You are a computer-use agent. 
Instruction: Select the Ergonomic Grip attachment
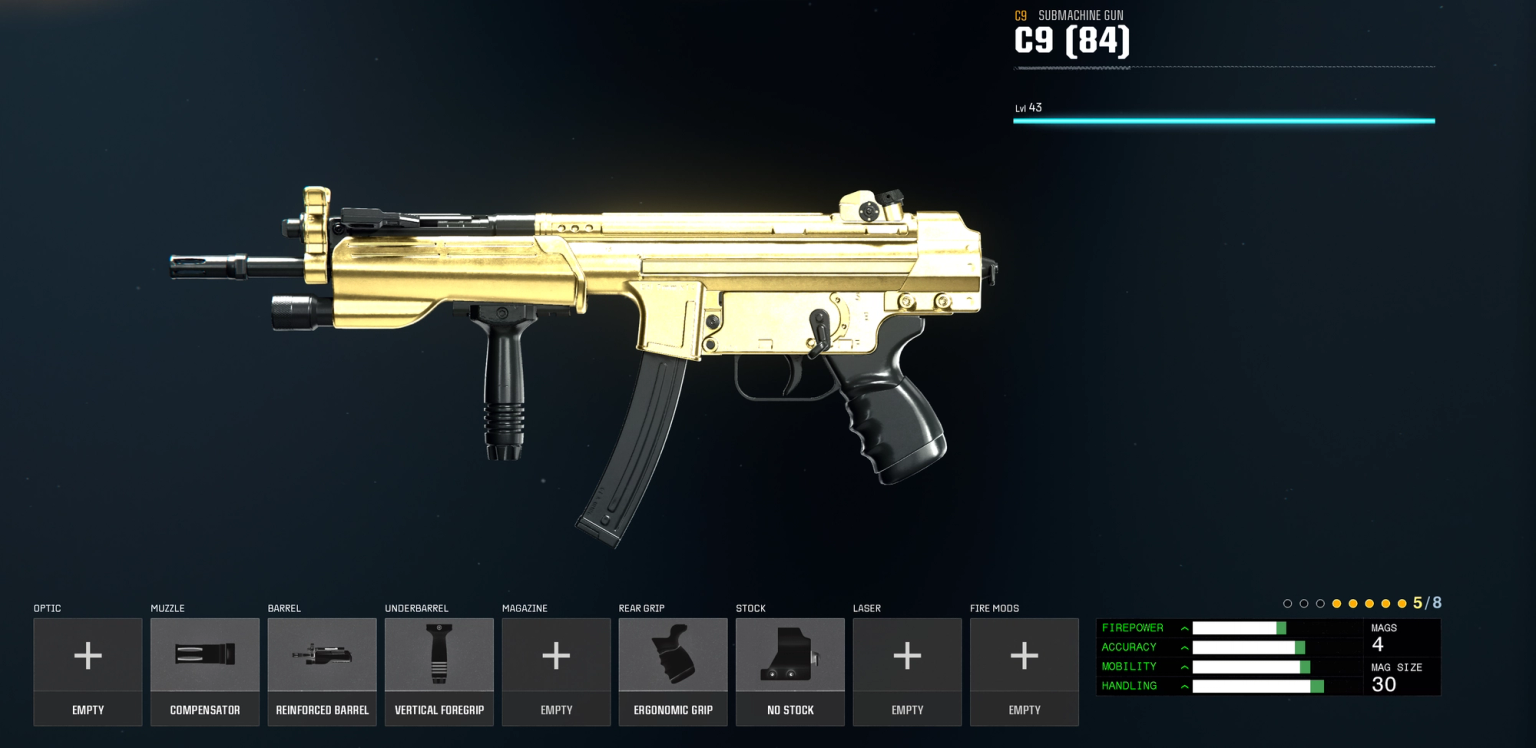click(x=673, y=655)
